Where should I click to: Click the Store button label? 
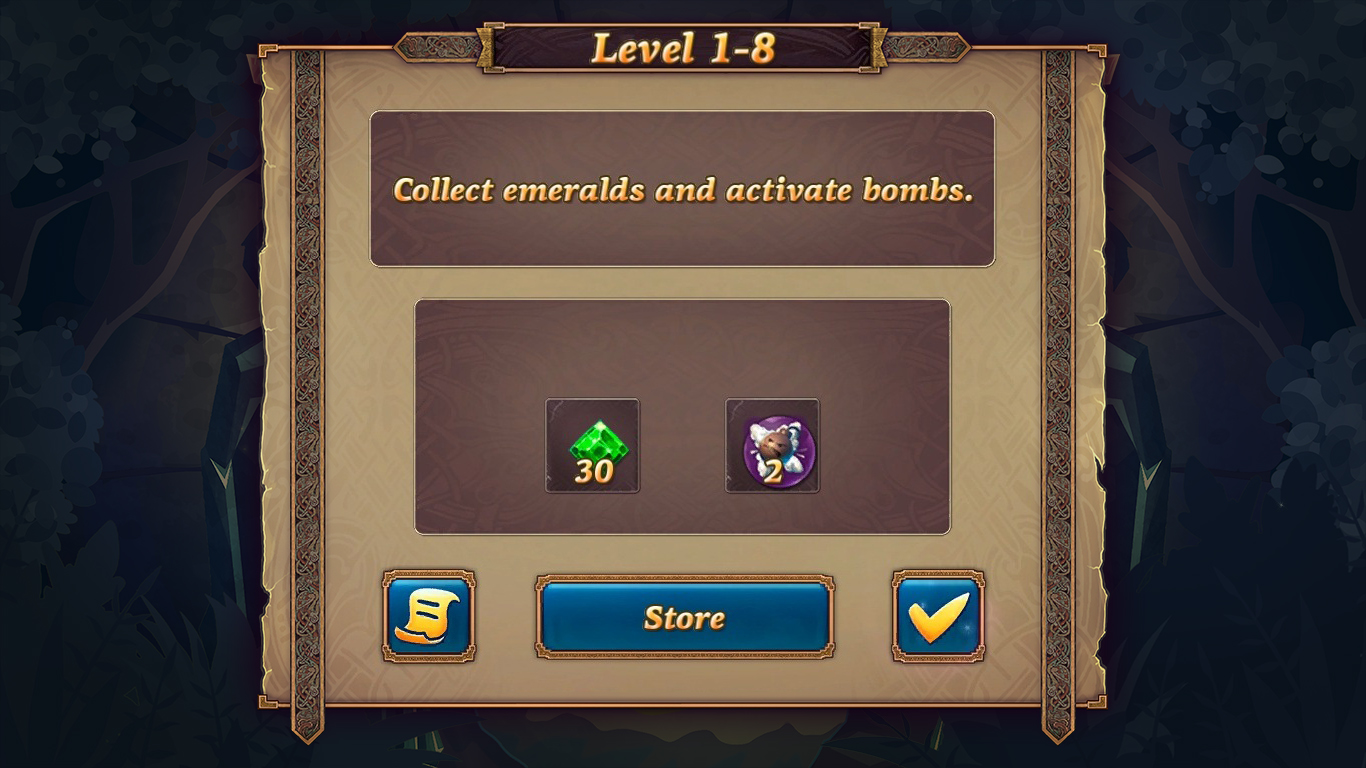click(x=683, y=617)
